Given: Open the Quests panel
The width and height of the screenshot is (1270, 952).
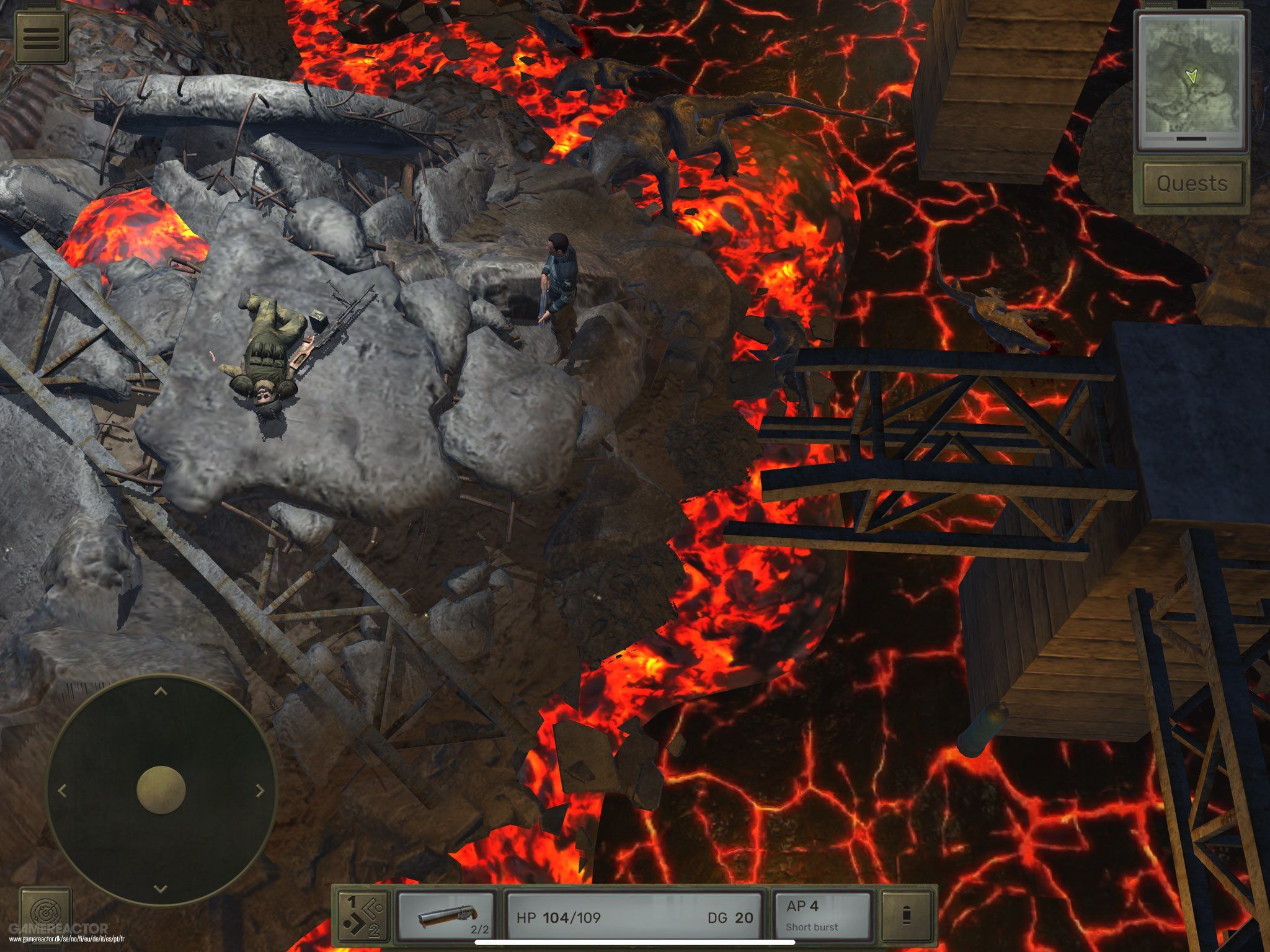Looking at the screenshot, I should pos(1192,182).
